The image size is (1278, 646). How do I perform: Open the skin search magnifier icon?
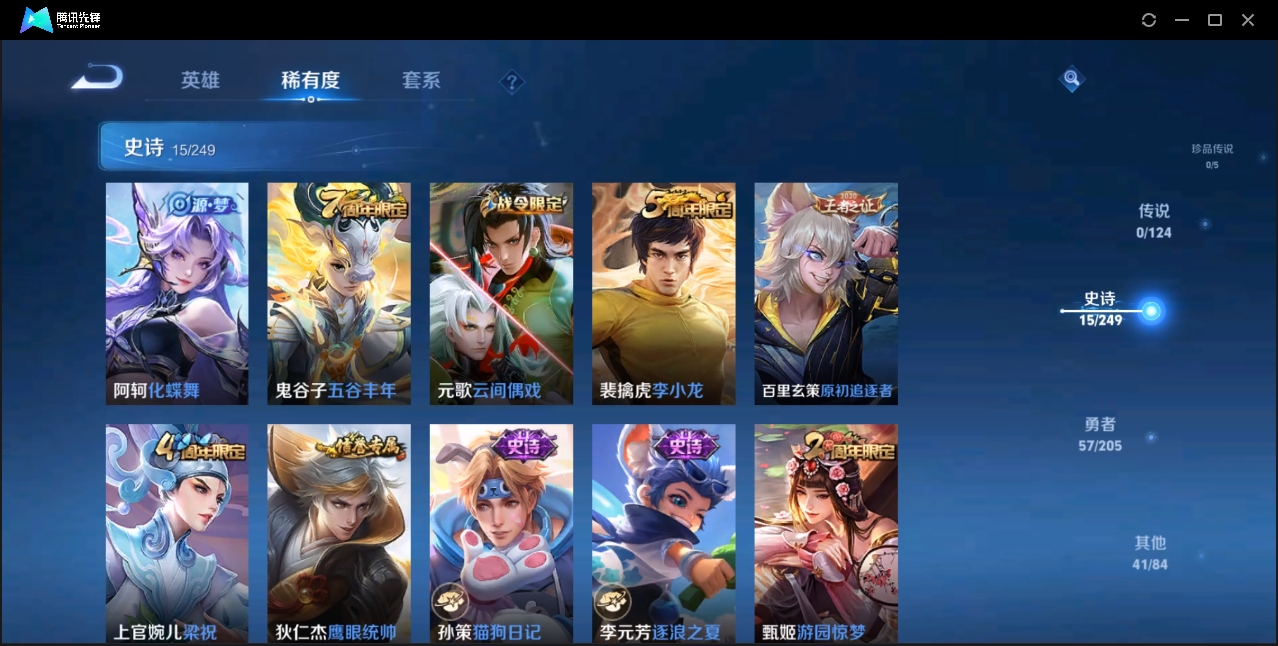[x=1071, y=78]
